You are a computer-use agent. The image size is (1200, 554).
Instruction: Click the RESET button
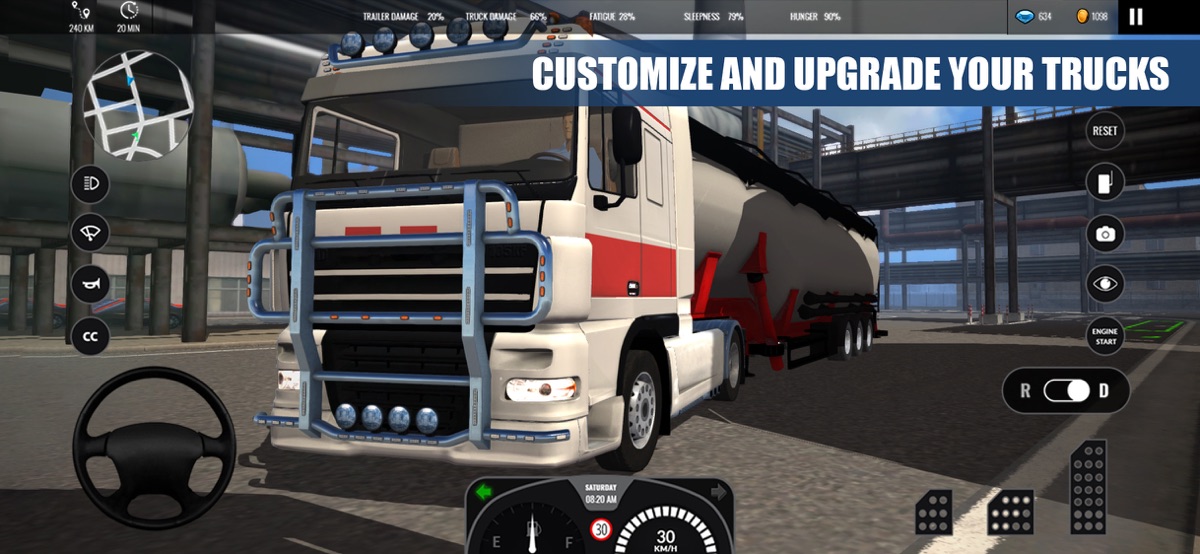pos(1105,131)
